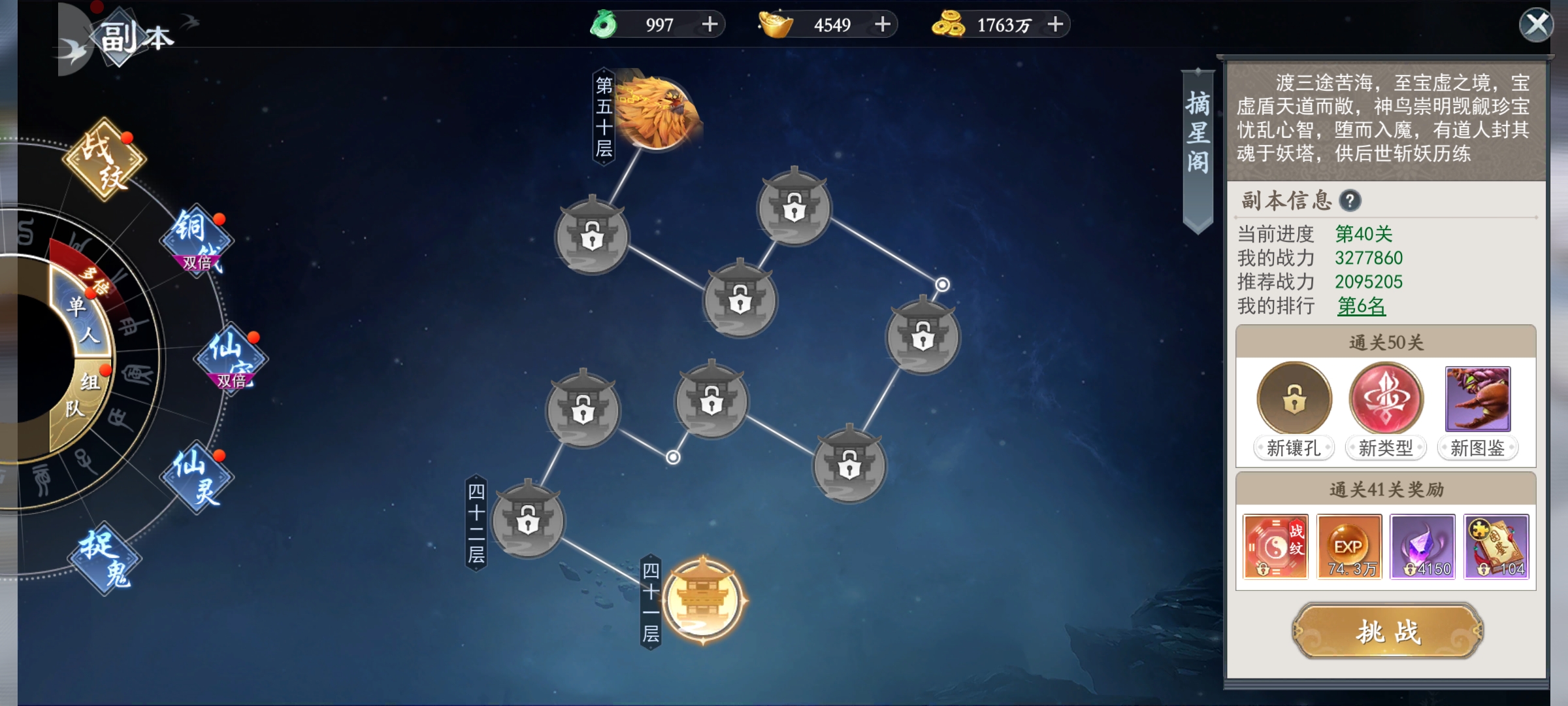The image size is (1568, 706).
Task: Inspect the 新图鉴 reward thumbnail
Action: 1478,399
